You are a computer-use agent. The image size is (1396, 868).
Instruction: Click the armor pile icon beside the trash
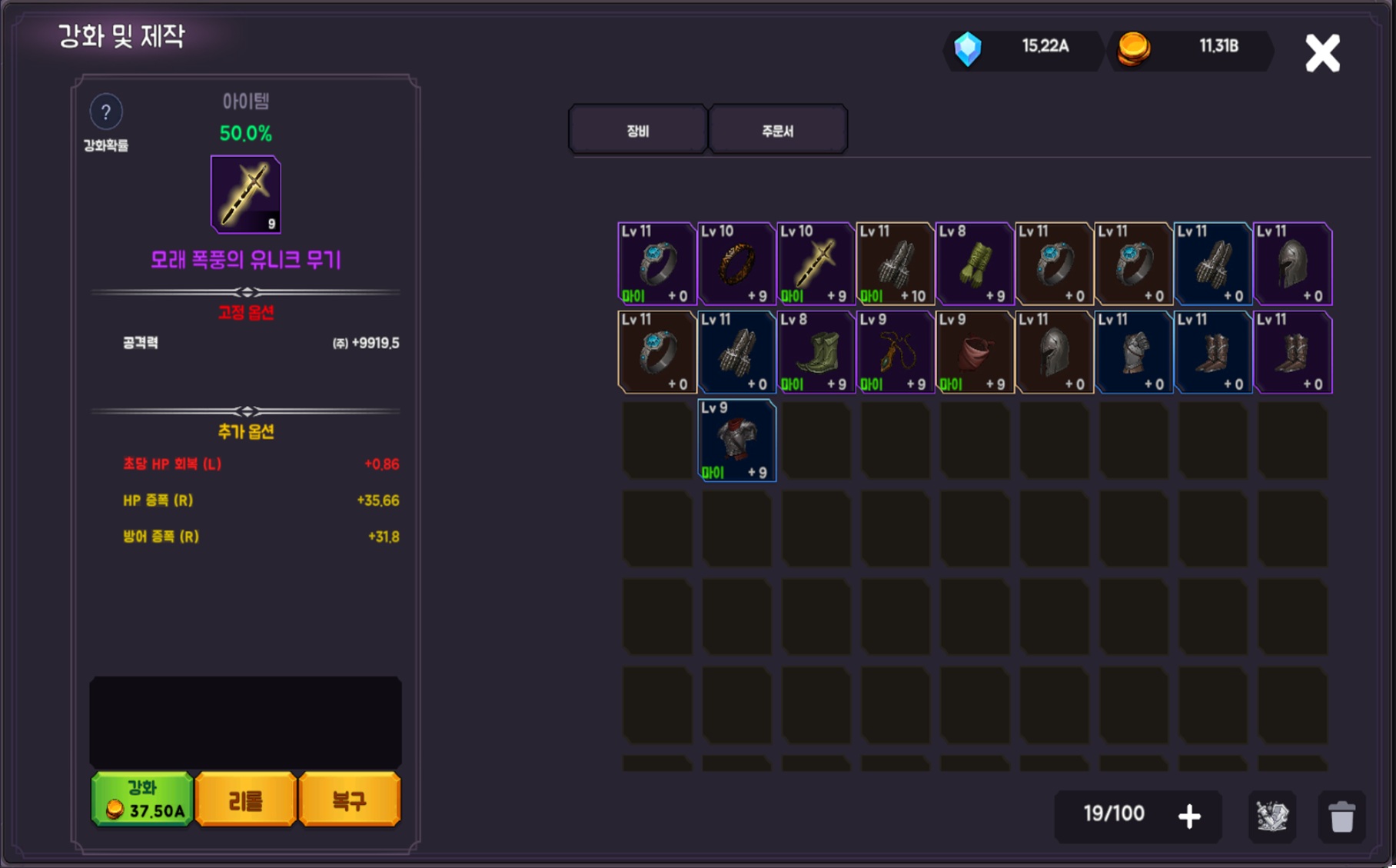[1272, 816]
